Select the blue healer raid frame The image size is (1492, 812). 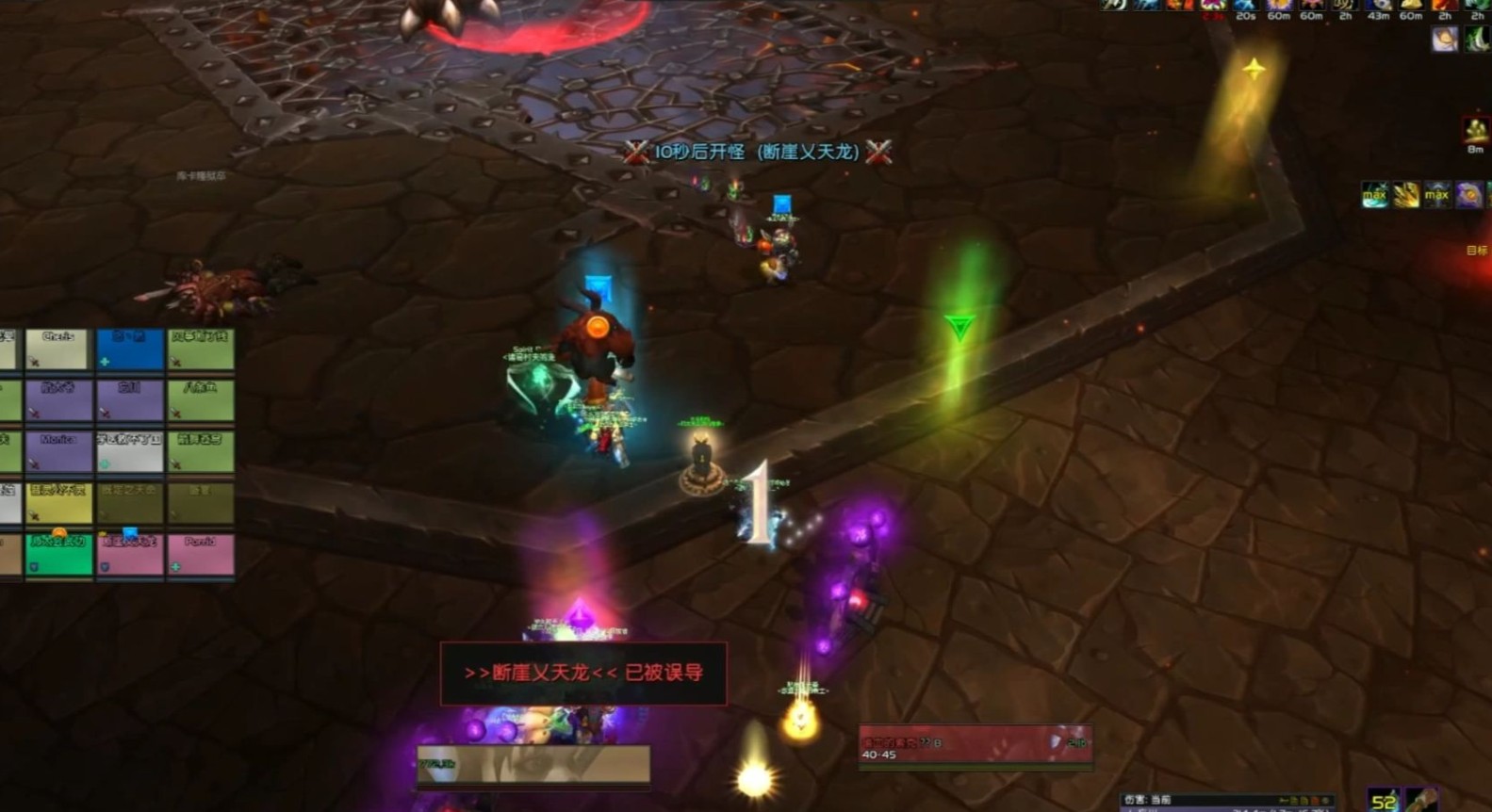point(130,349)
